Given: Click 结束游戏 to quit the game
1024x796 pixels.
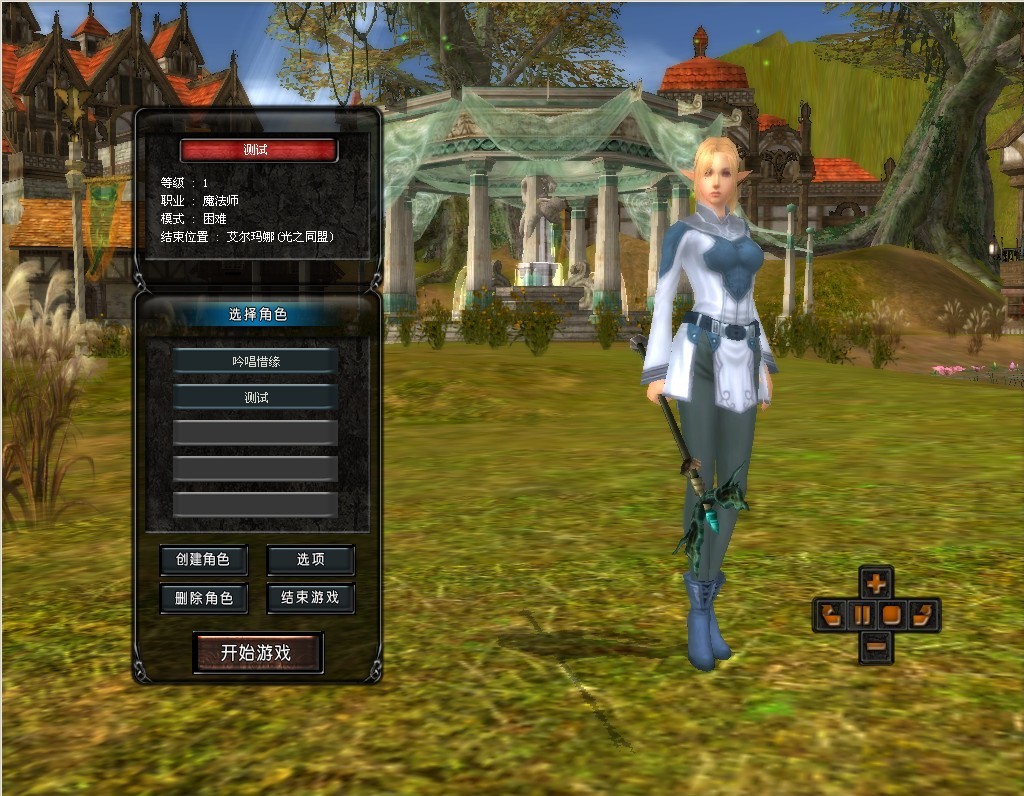Looking at the screenshot, I should (x=310, y=598).
